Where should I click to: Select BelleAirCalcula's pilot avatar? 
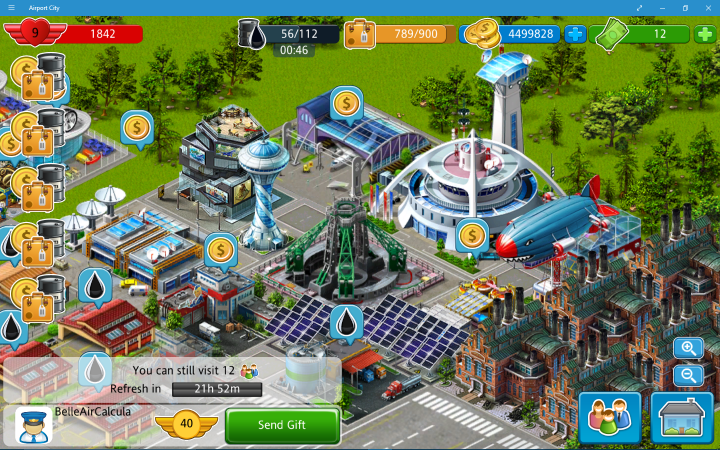(34, 425)
